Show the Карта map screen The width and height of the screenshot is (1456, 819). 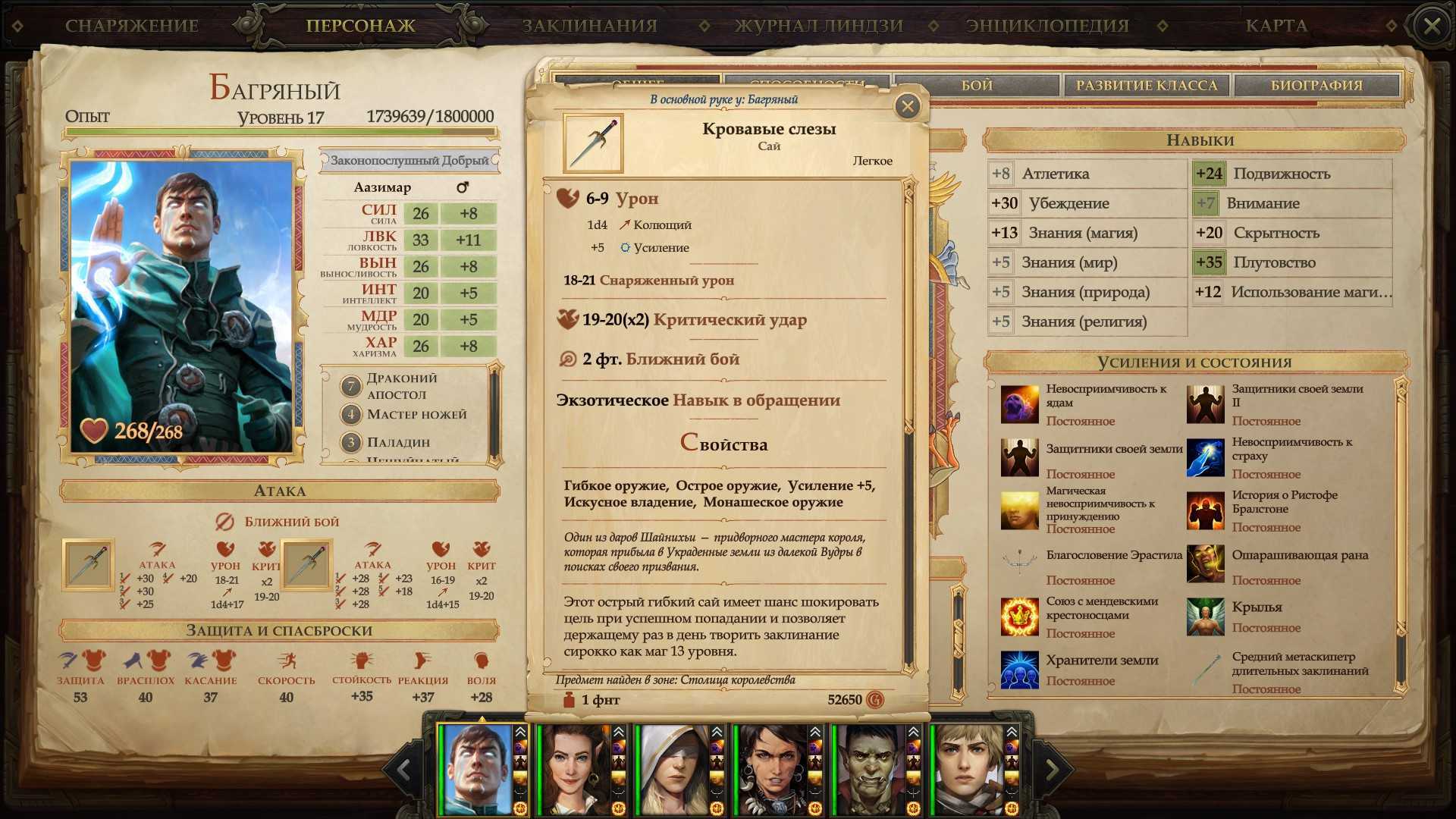(1276, 26)
